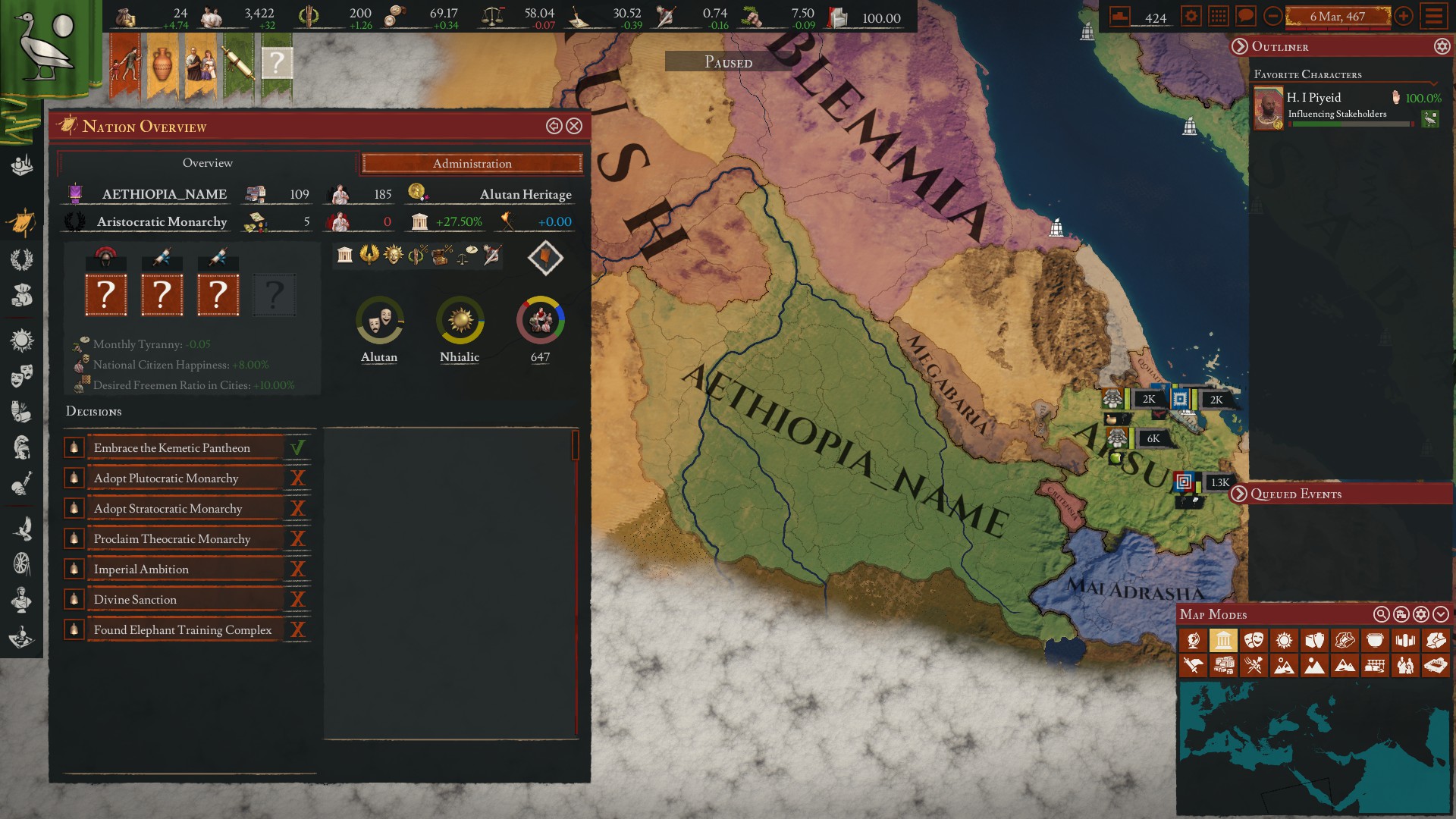1456x819 pixels.
Task: Collapse the Map Modes panel with the chevron
Action: coord(1439,614)
